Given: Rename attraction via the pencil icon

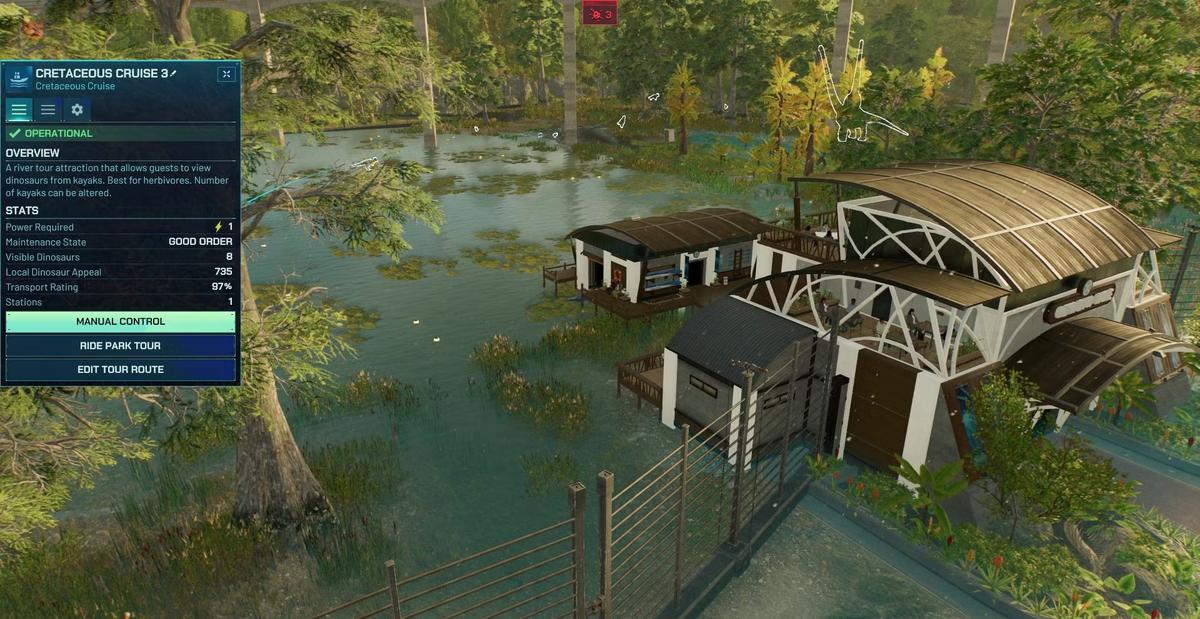Looking at the screenshot, I should [x=173, y=73].
